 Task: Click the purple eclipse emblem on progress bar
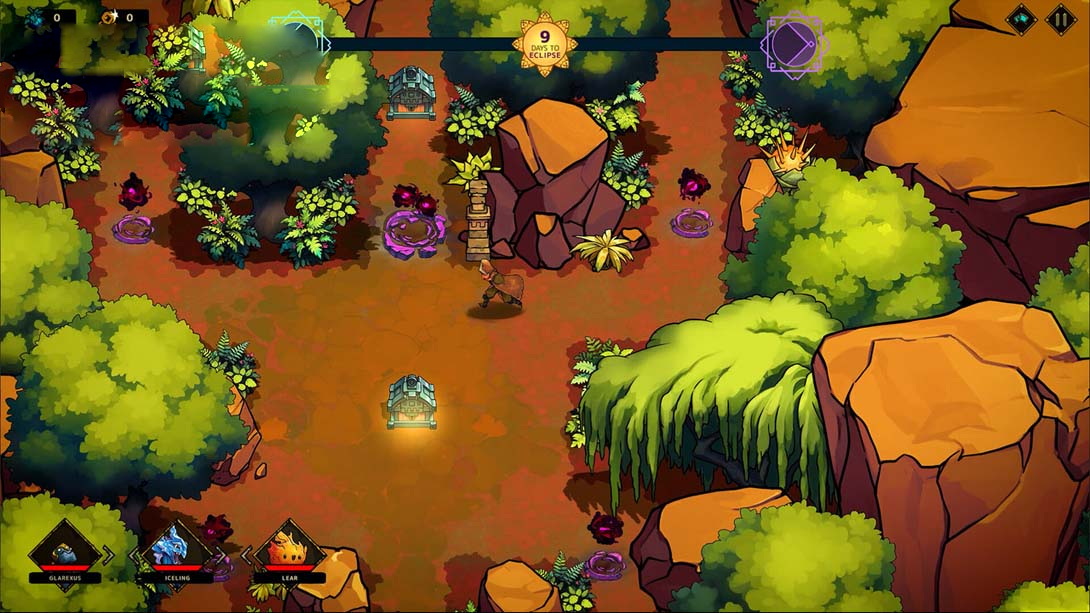pos(792,45)
